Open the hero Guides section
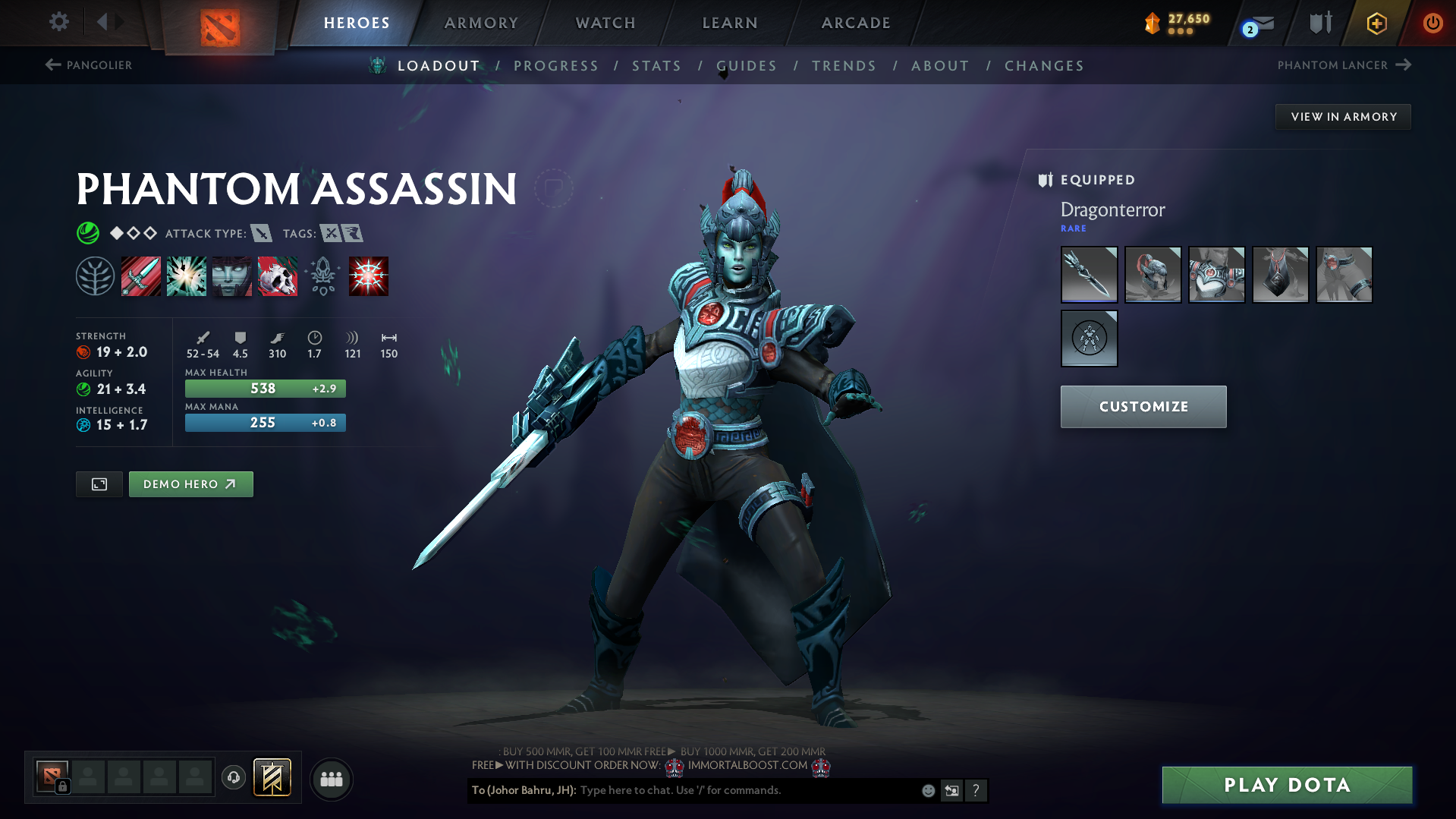The width and height of the screenshot is (1456, 819). click(x=747, y=66)
